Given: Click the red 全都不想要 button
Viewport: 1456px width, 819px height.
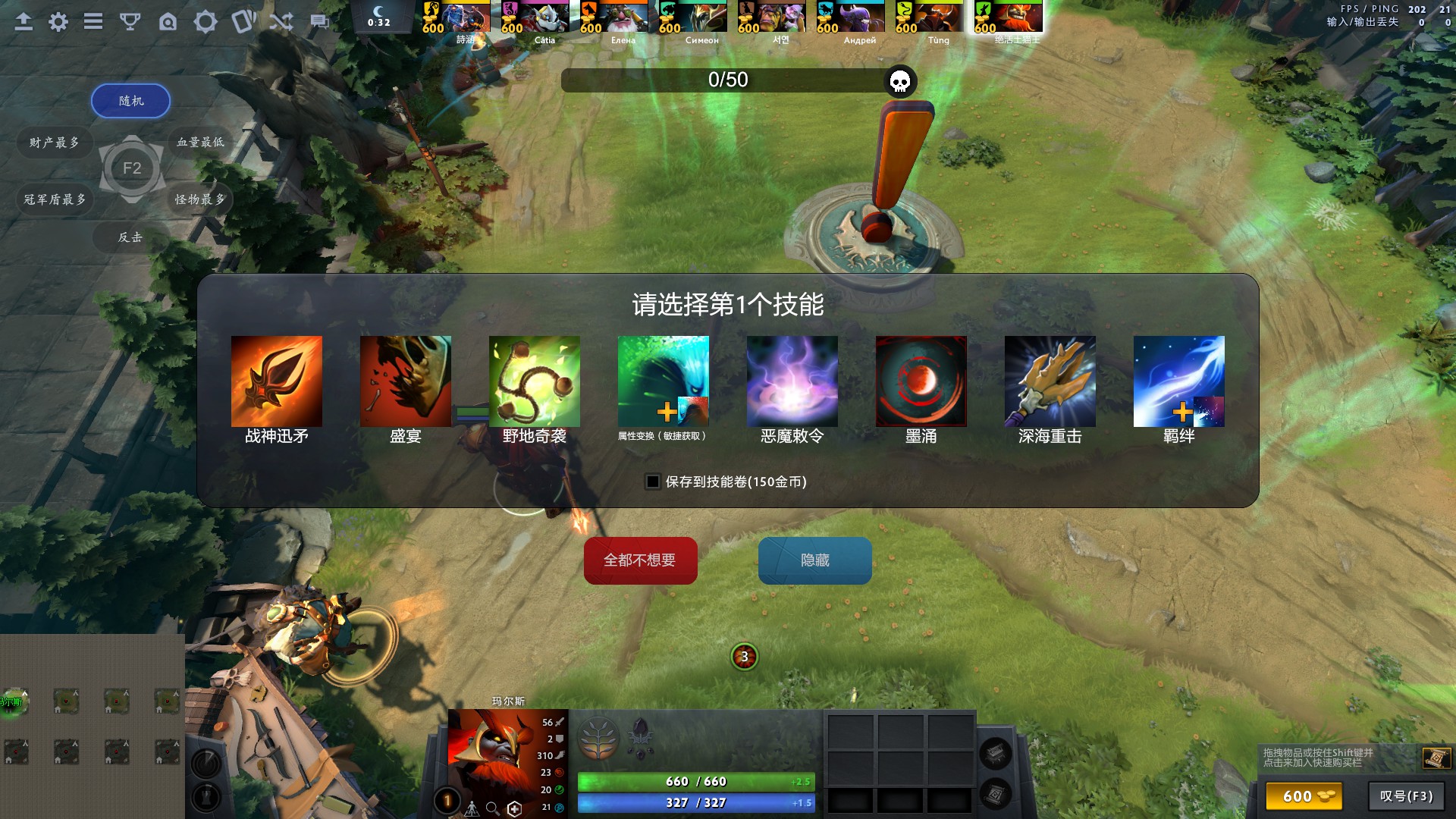Looking at the screenshot, I should [x=640, y=560].
